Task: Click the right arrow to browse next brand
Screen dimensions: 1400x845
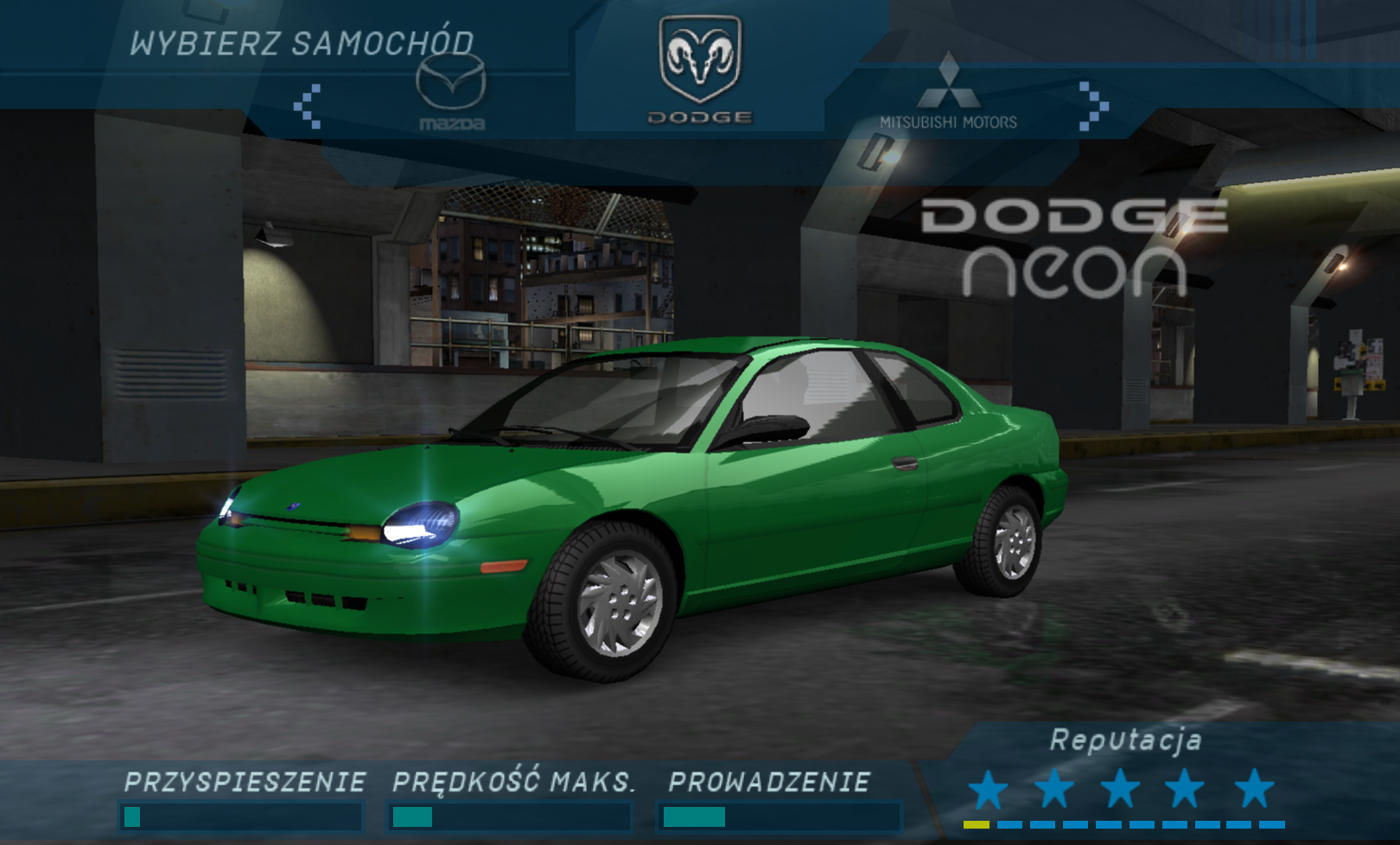Action: [x=1093, y=106]
